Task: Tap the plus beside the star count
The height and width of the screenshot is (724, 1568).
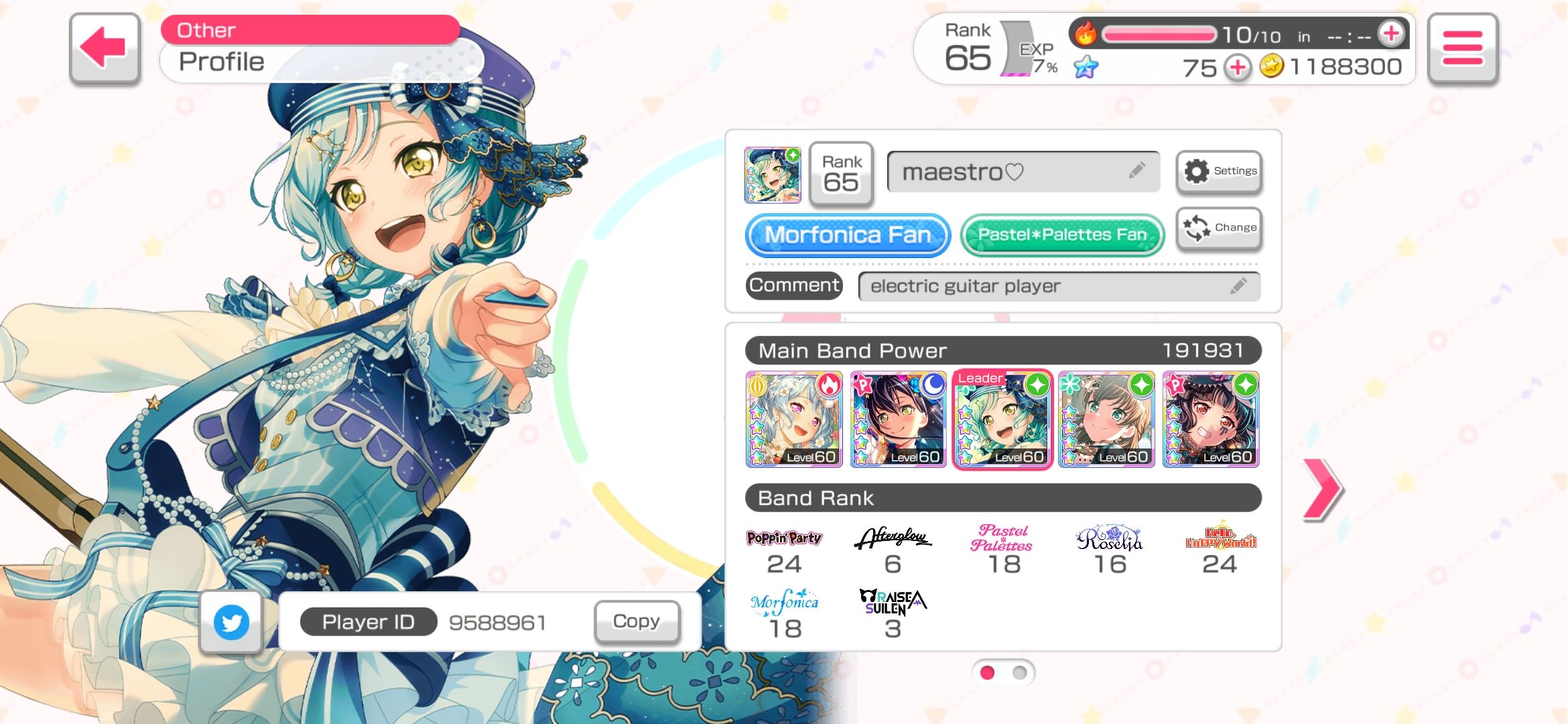Action: 1237,66
